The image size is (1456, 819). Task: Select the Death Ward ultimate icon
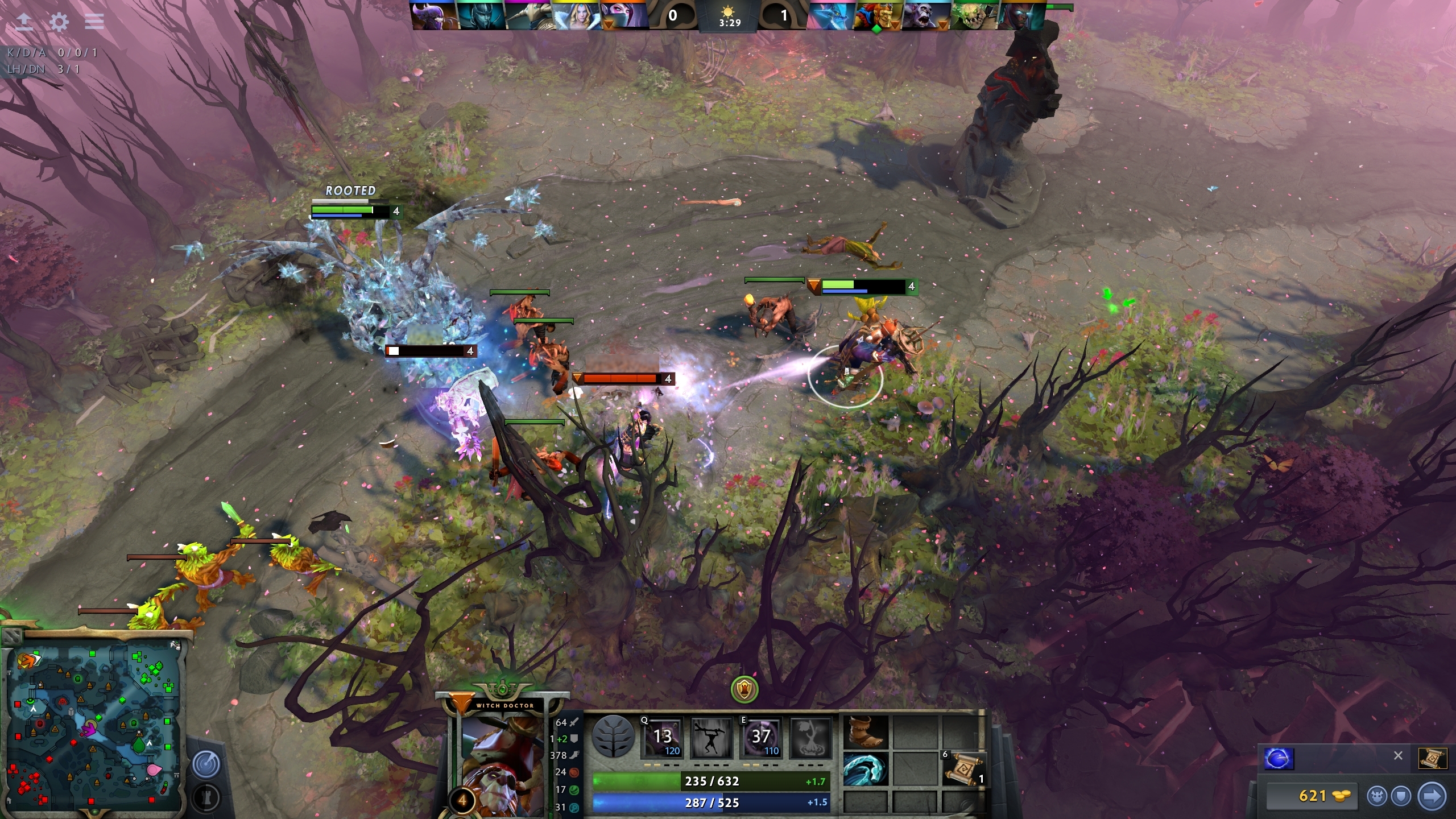(x=810, y=737)
